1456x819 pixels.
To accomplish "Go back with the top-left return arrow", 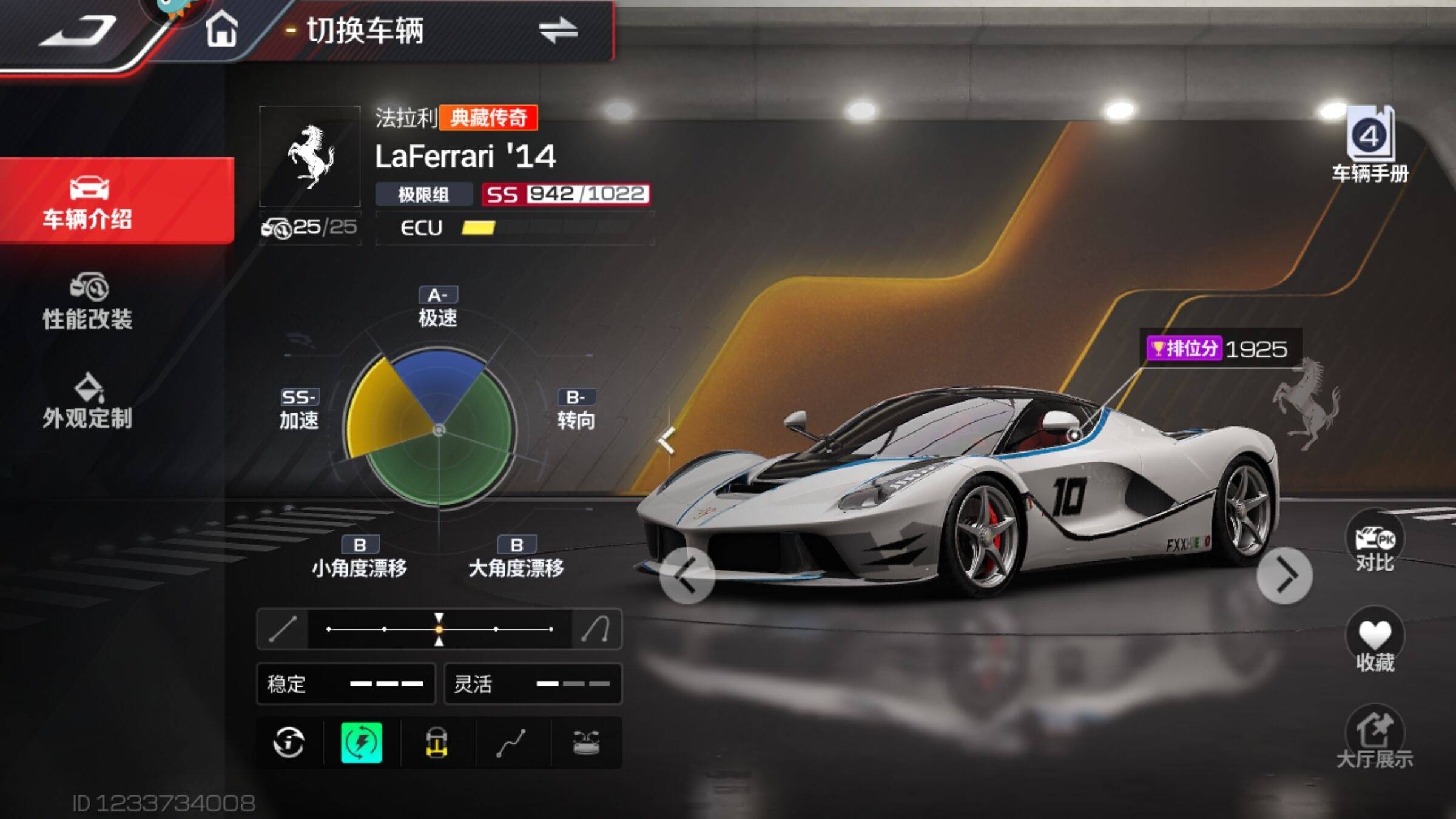I will 78,32.
